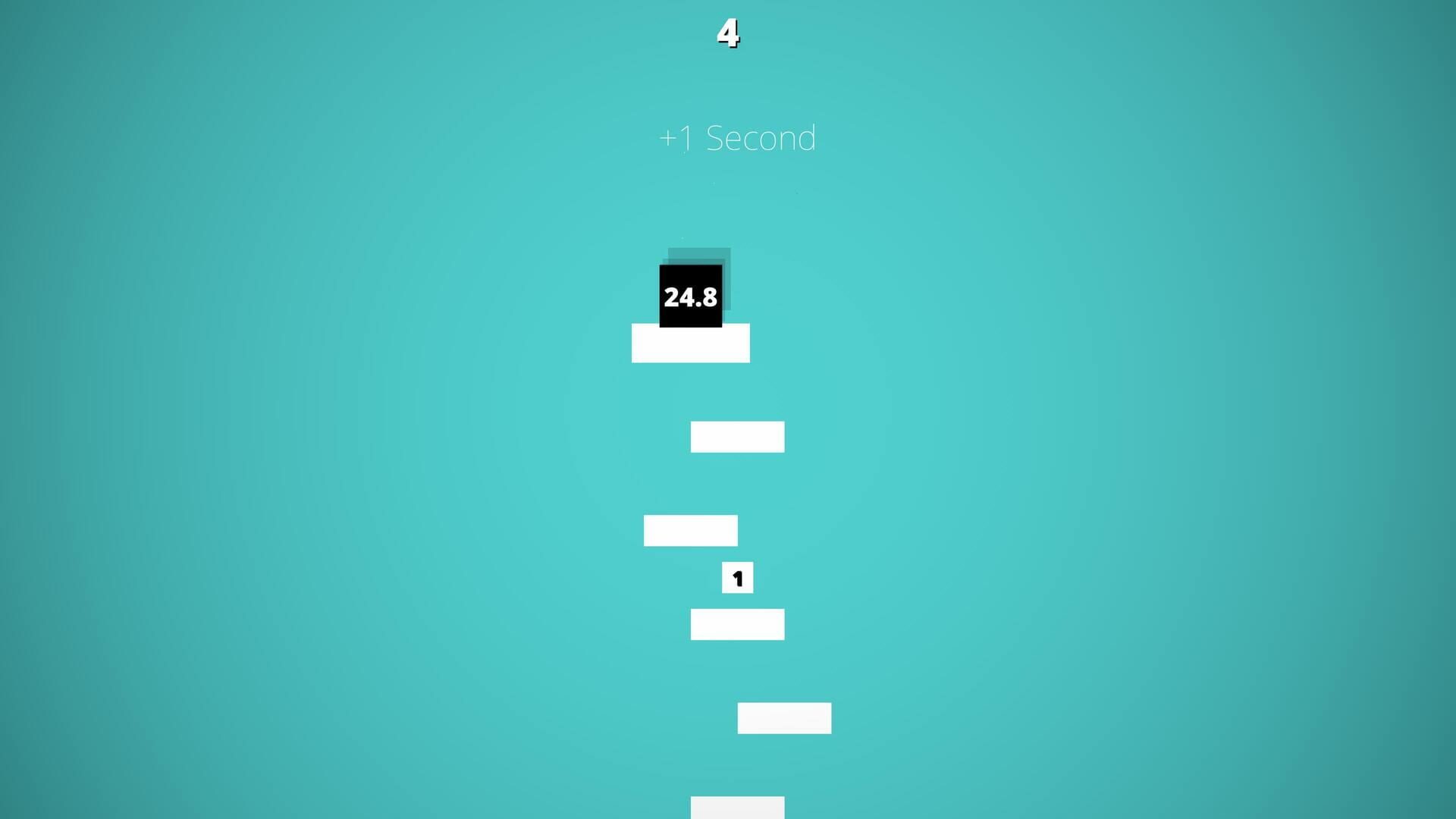
Task: Click the 24.8 timer number on the cube
Action: coord(690,297)
